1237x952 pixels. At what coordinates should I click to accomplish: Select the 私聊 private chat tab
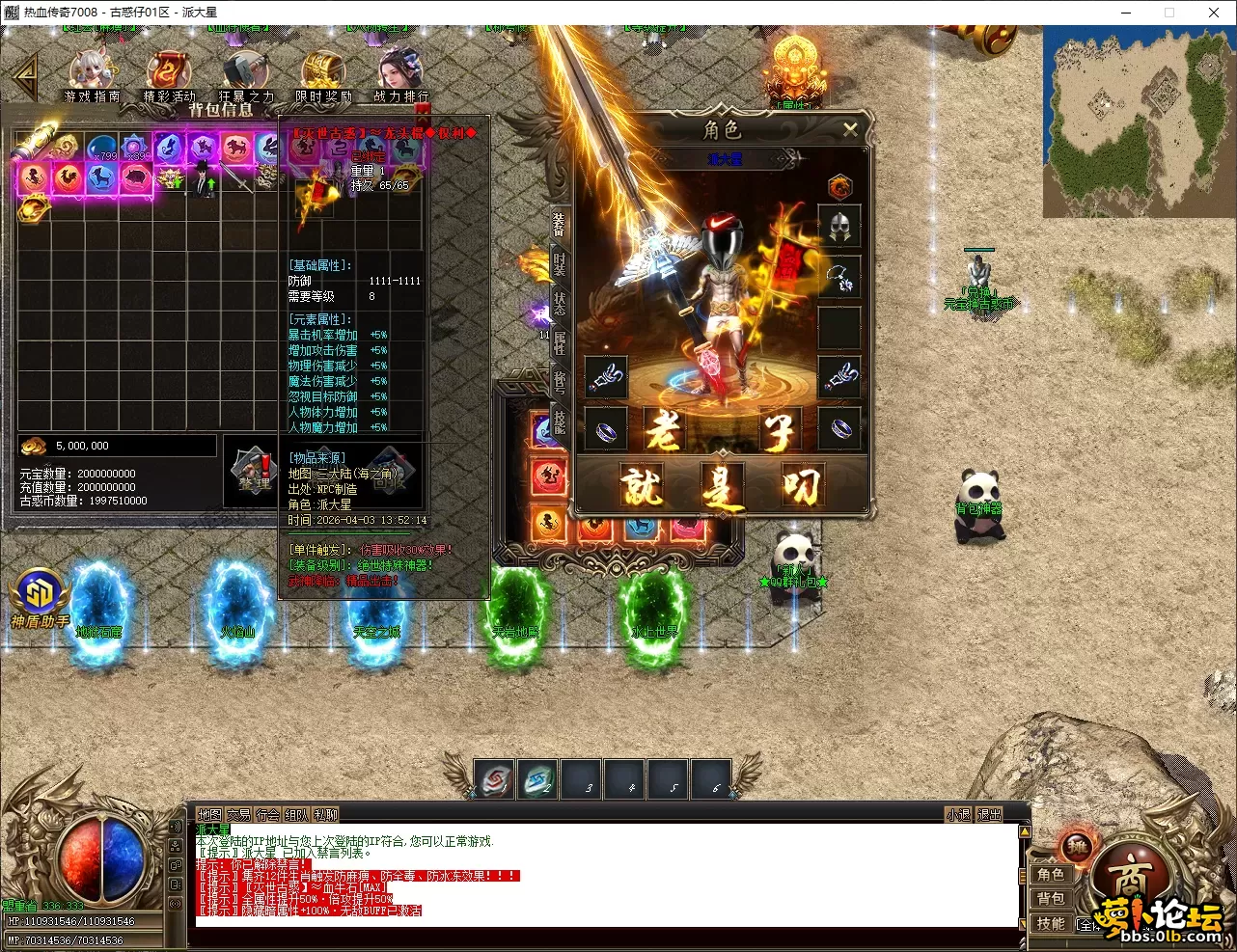326,815
